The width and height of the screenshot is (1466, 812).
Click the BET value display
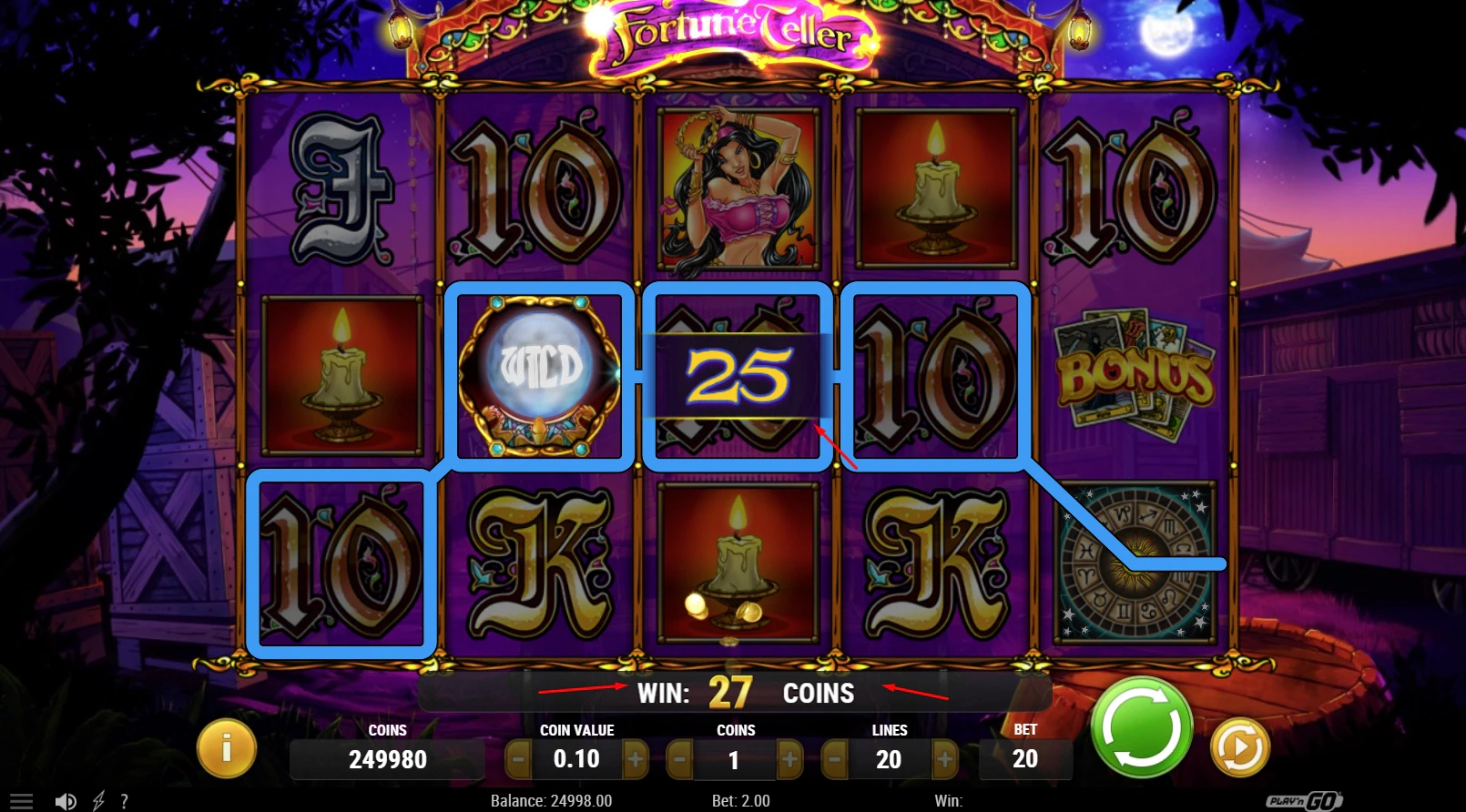(1025, 758)
